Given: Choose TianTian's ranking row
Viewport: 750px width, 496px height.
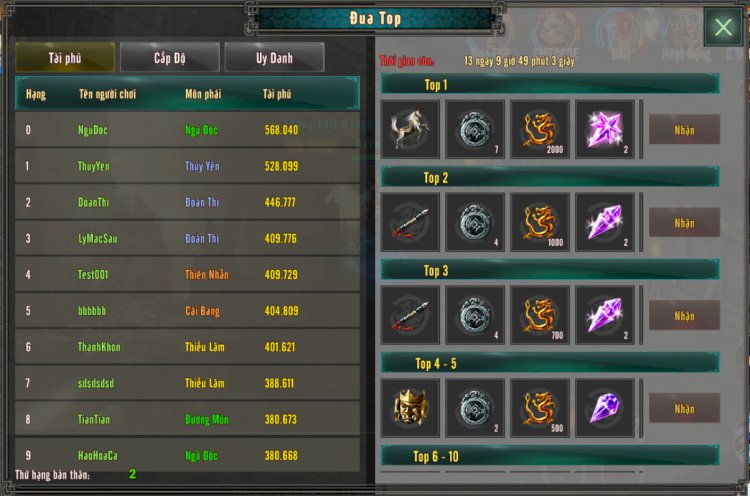Looking at the screenshot, I should 186,419.
